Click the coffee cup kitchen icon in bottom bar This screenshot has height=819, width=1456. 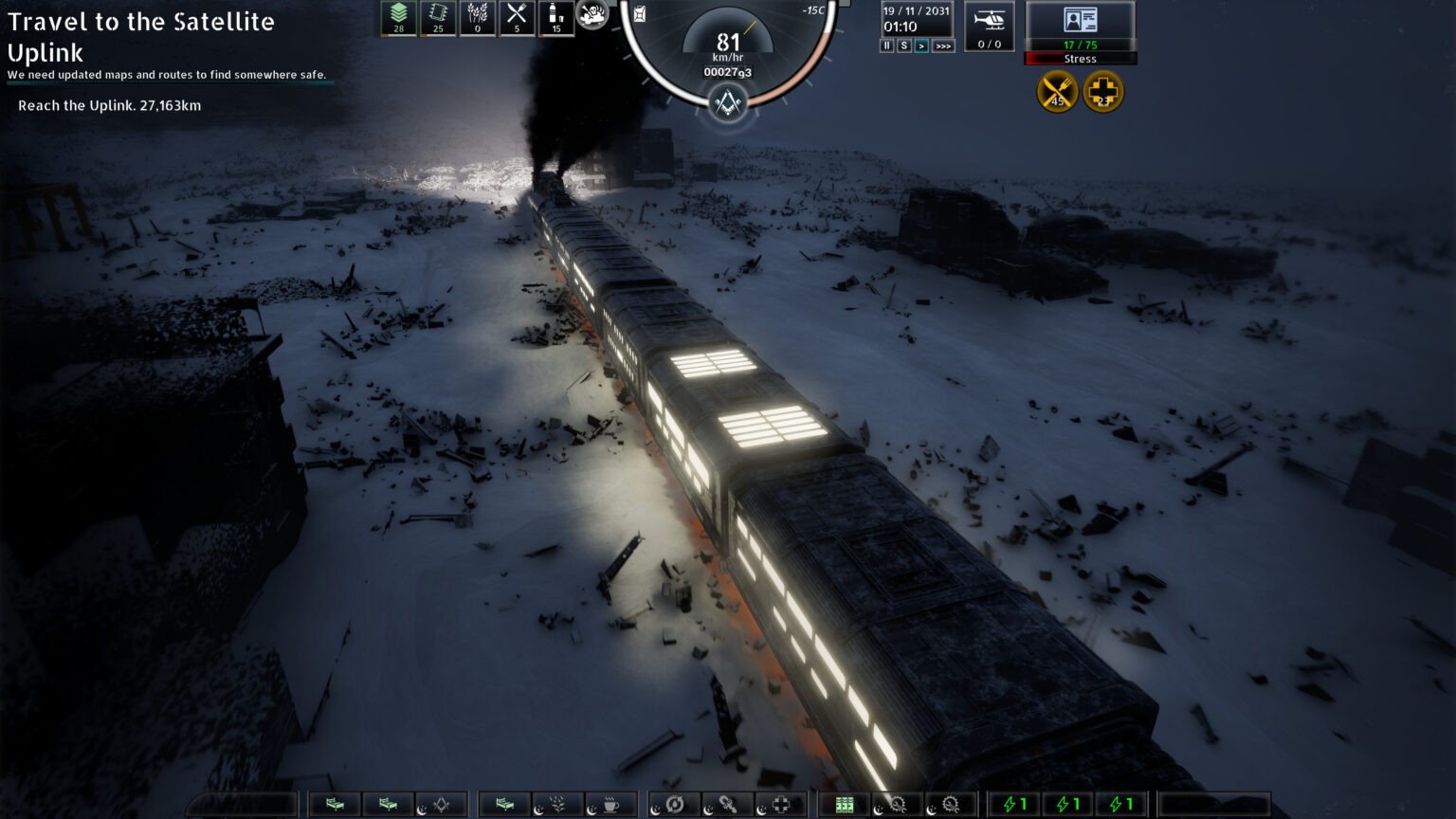(x=611, y=804)
